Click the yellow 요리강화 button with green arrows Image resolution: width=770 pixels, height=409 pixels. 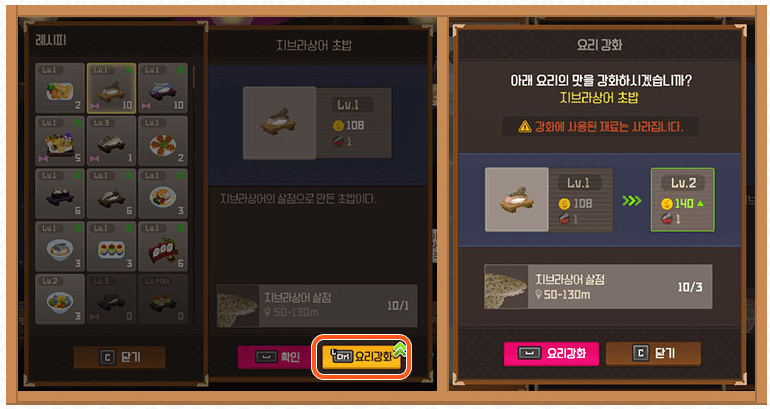coord(362,355)
